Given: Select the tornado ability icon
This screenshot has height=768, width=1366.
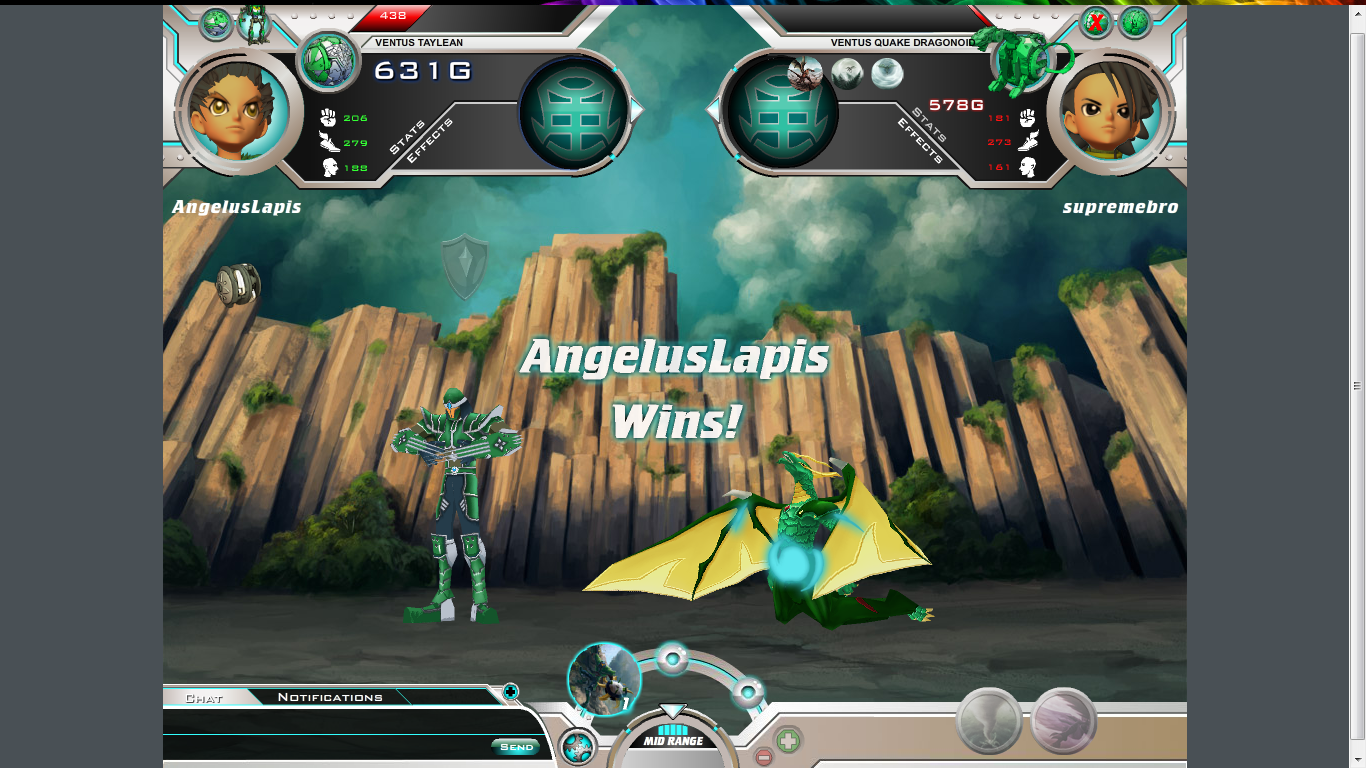Looking at the screenshot, I should click(989, 720).
